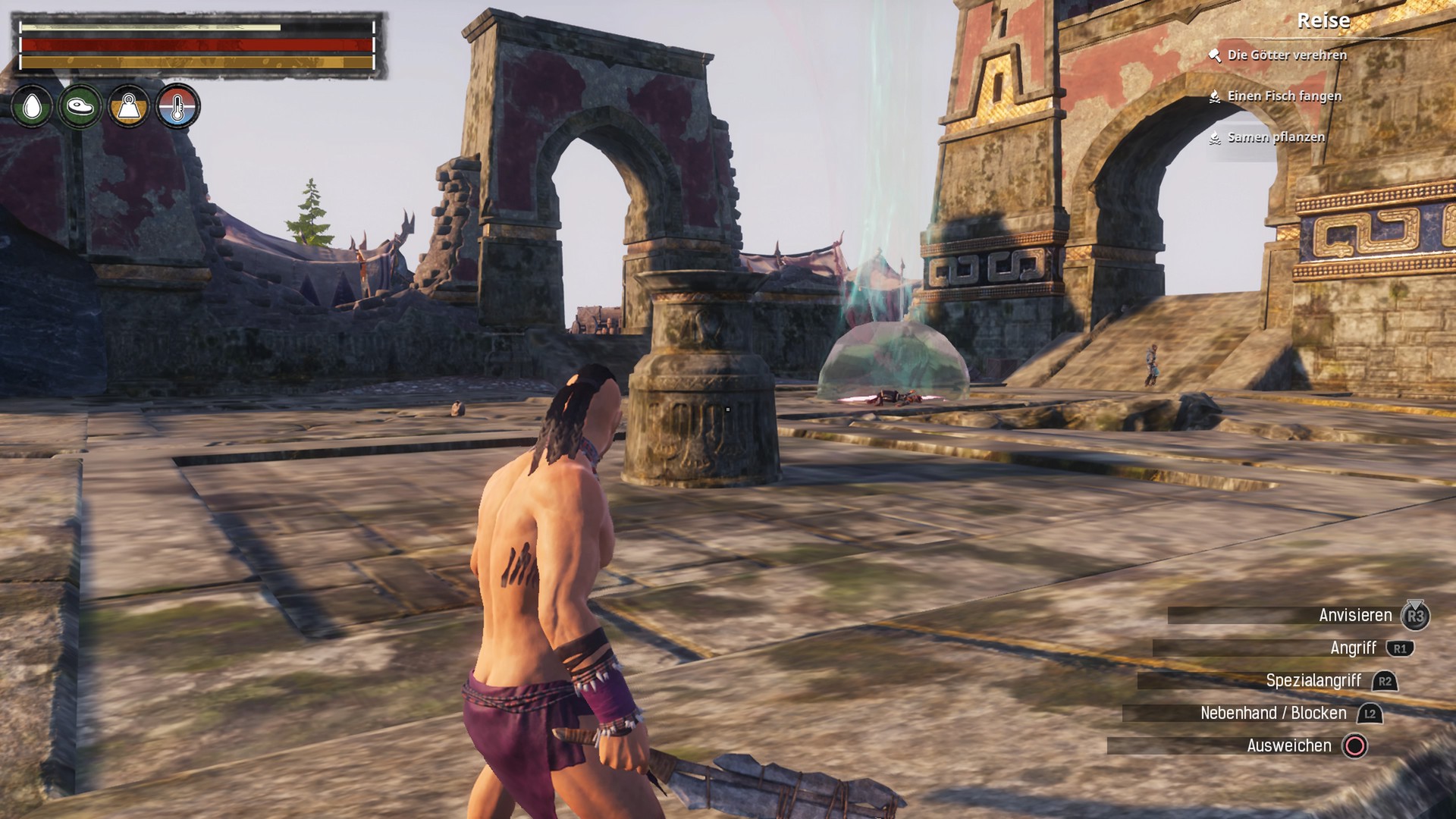The image size is (1456, 819).
Task: Select the meat hunger status icon
Action: pos(80,106)
